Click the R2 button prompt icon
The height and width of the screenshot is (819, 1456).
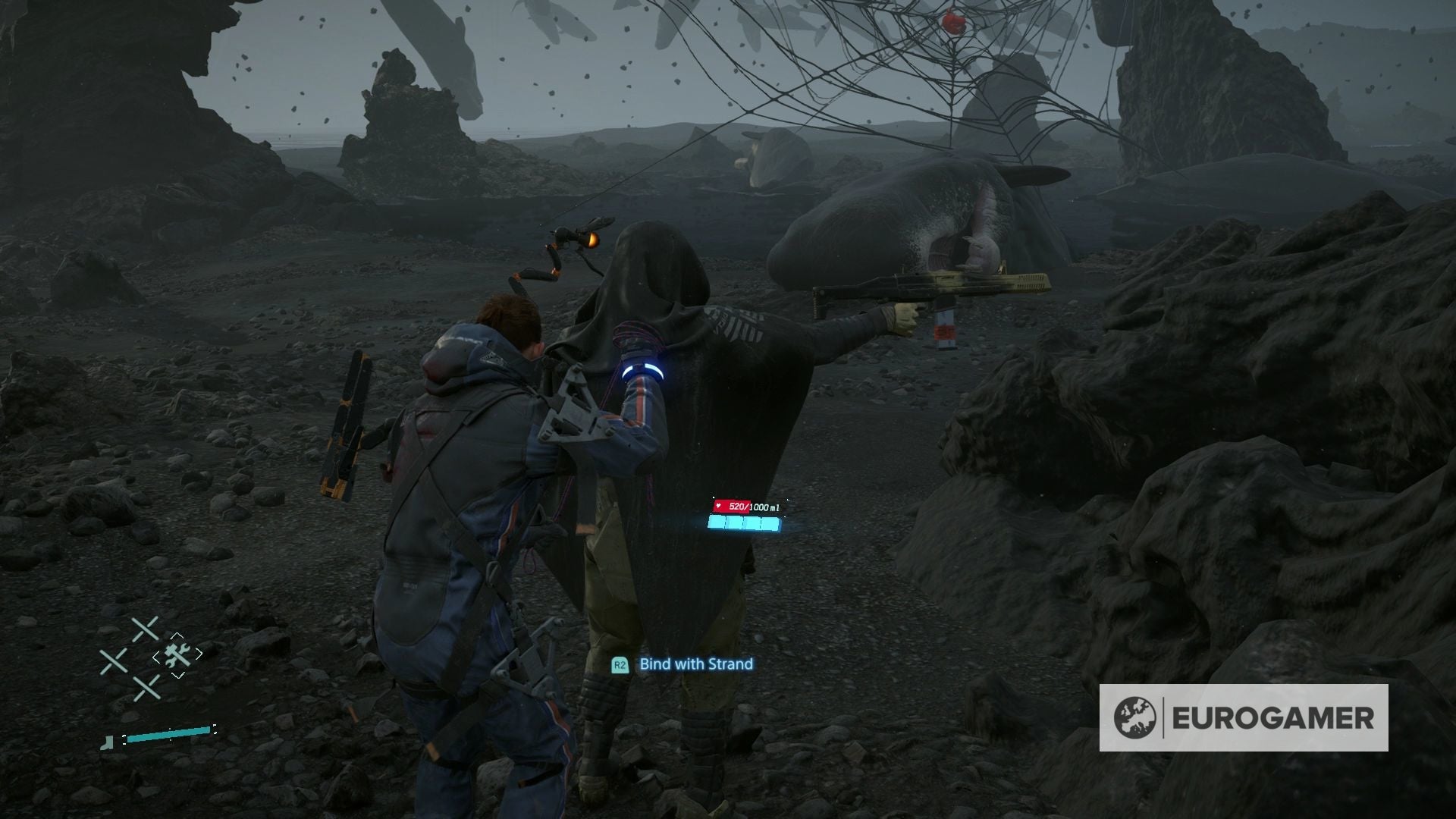[x=620, y=664]
